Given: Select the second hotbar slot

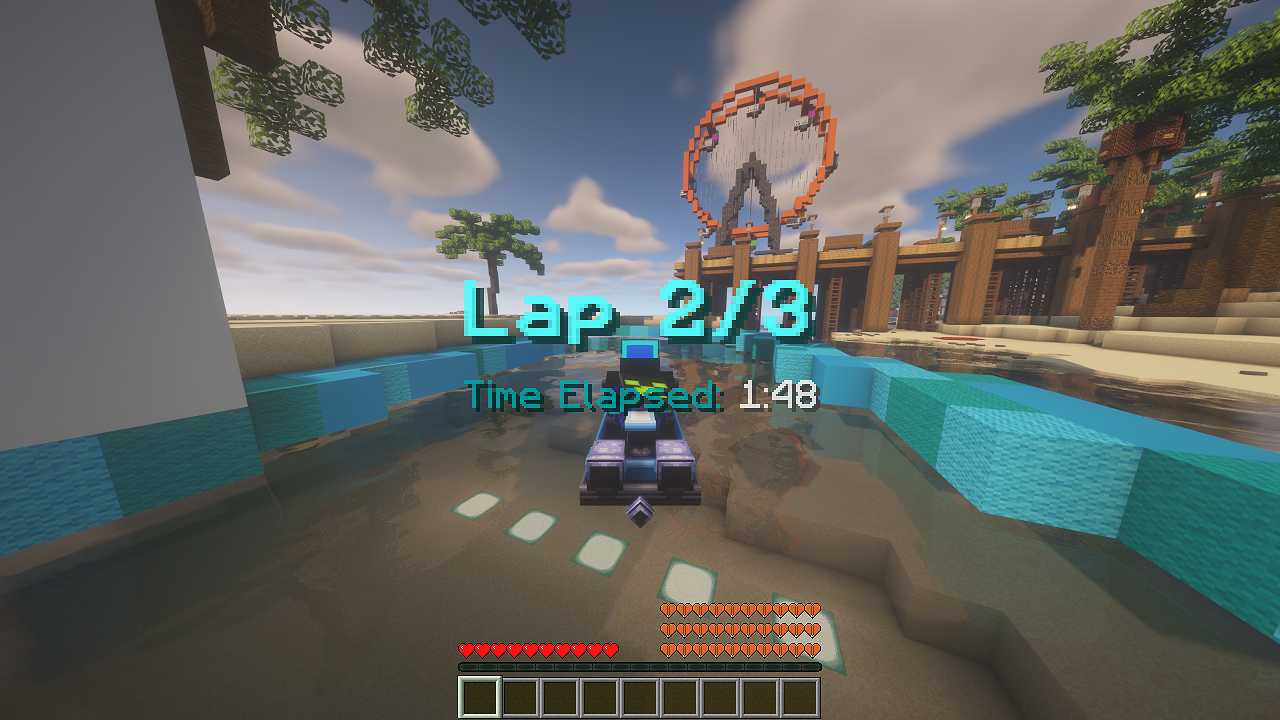Looking at the screenshot, I should click(x=518, y=695).
